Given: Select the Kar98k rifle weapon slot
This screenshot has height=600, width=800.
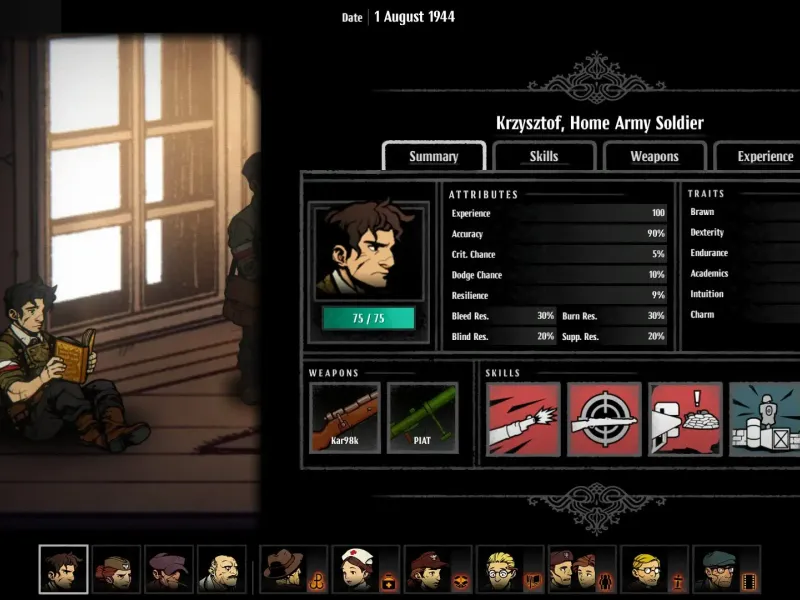Looking at the screenshot, I should coord(345,417).
